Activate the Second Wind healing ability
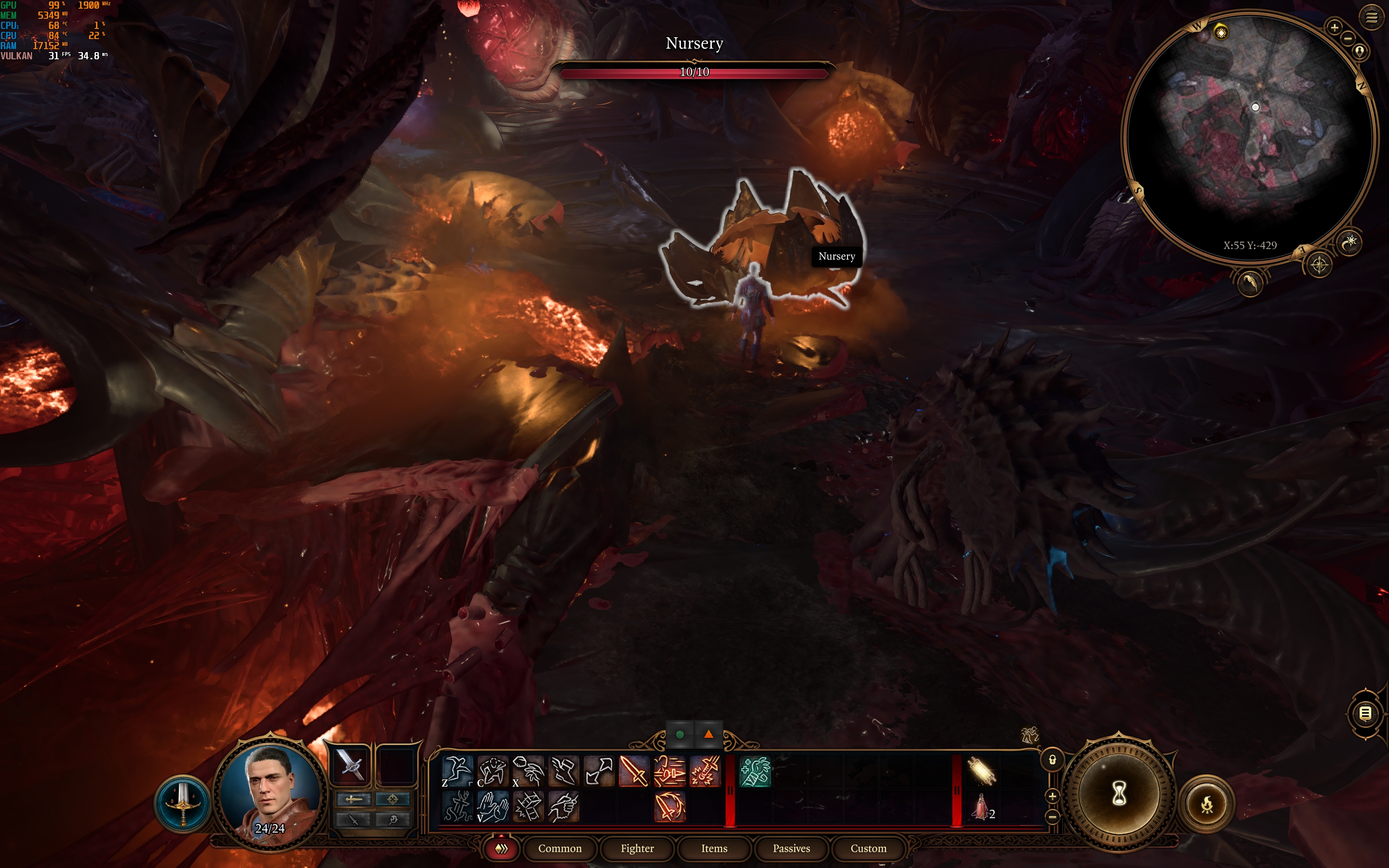Image resolution: width=1389 pixels, height=868 pixels. point(755,771)
